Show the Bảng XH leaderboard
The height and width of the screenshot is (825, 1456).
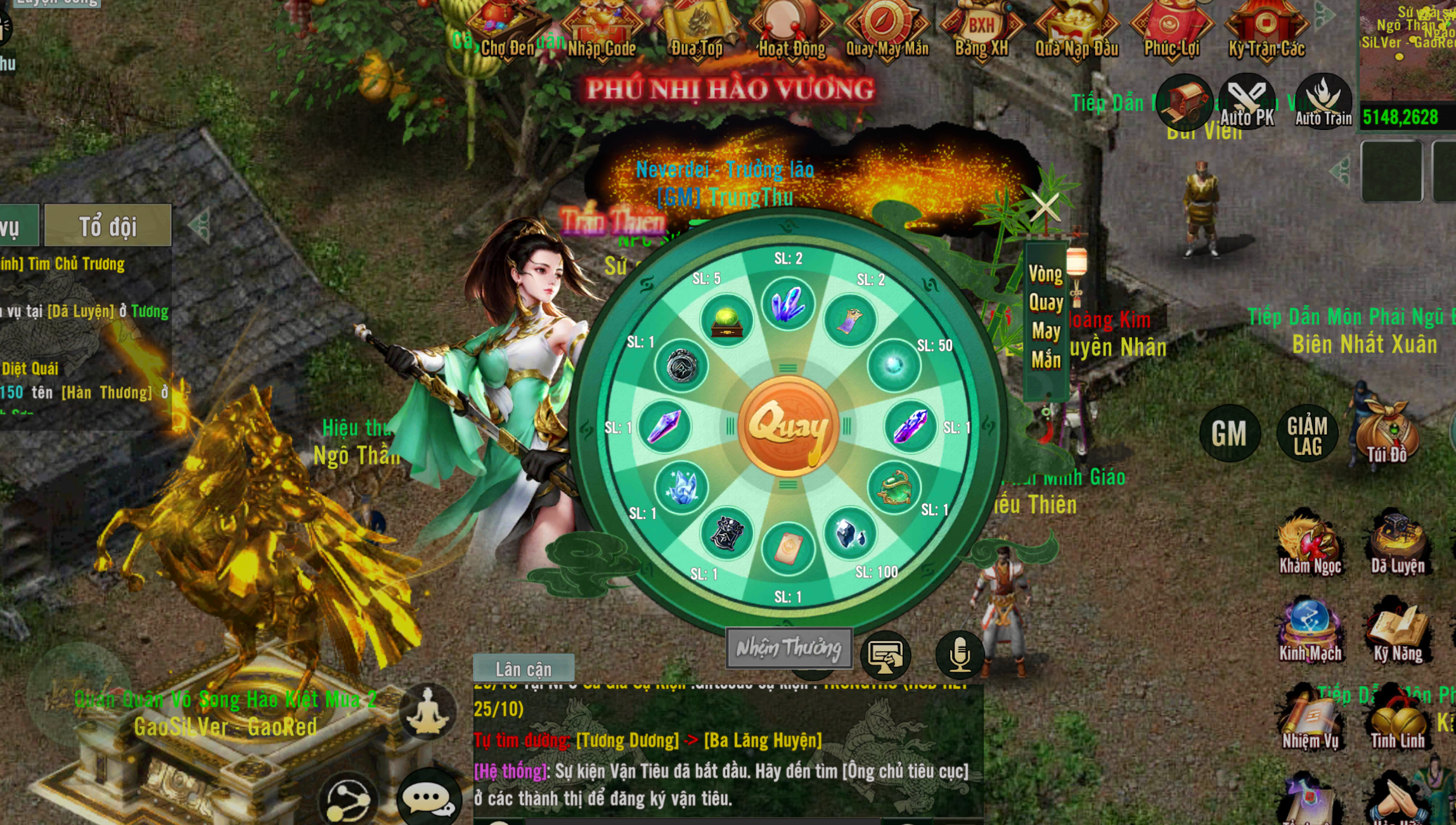click(x=981, y=29)
